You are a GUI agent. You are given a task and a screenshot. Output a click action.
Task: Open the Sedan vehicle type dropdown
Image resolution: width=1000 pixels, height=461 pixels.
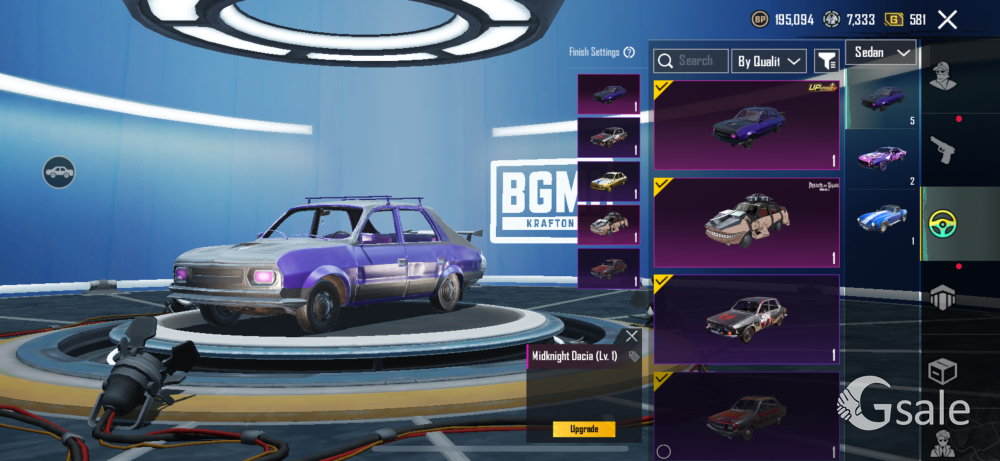click(881, 52)
